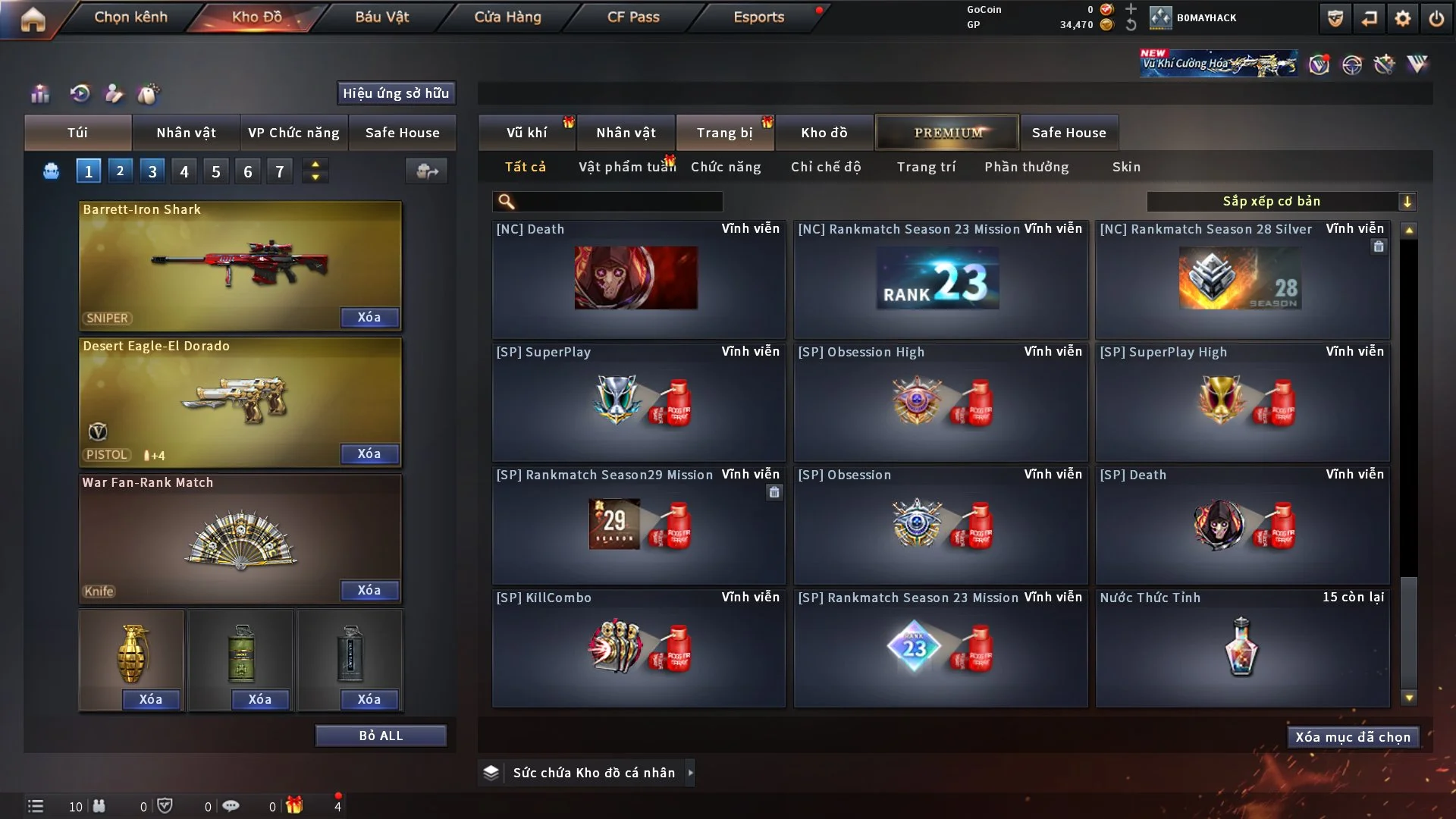Switch to the PREMIUM tab
Viewport: 1456px width, 819px height.
[x=947, y=133]
